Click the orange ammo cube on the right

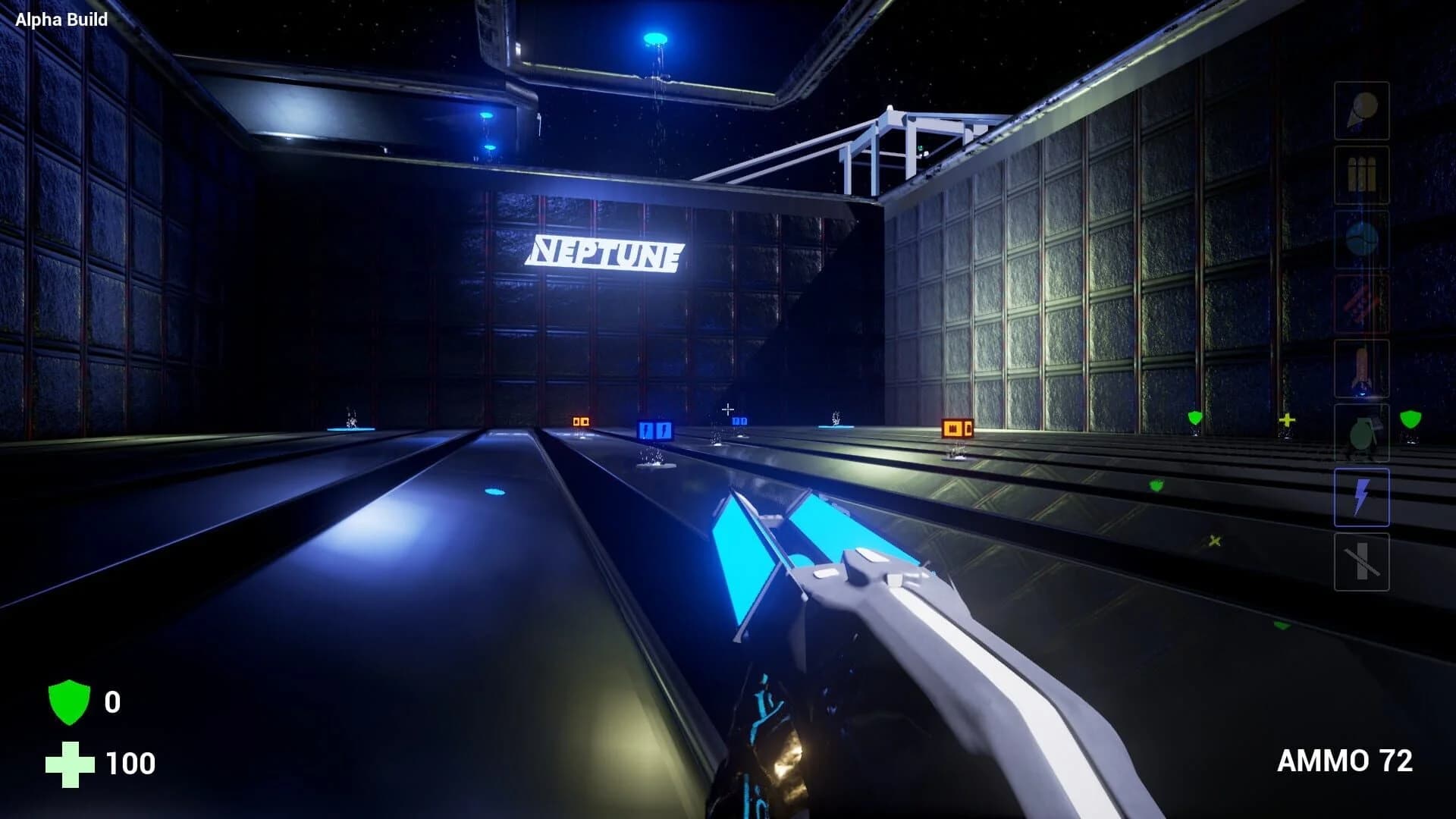click(x=956, y=428)
